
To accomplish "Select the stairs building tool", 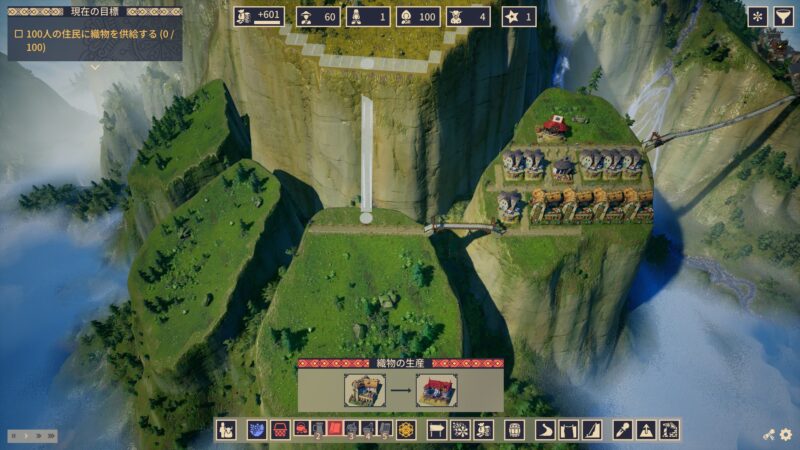I will pyautogui.click(x=592, y=430).
